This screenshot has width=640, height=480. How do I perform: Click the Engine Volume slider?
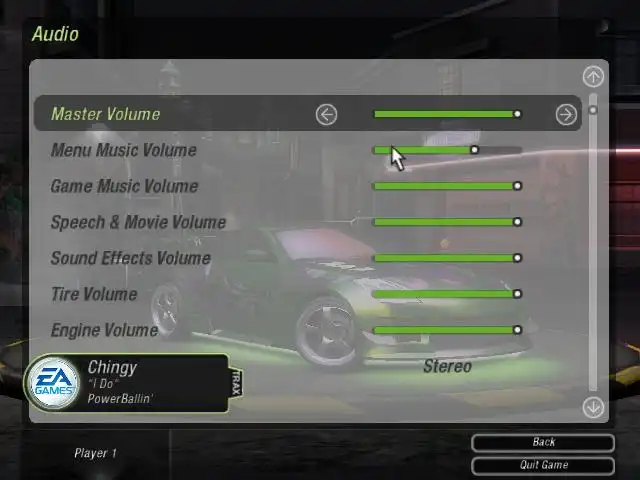[446, 330]
